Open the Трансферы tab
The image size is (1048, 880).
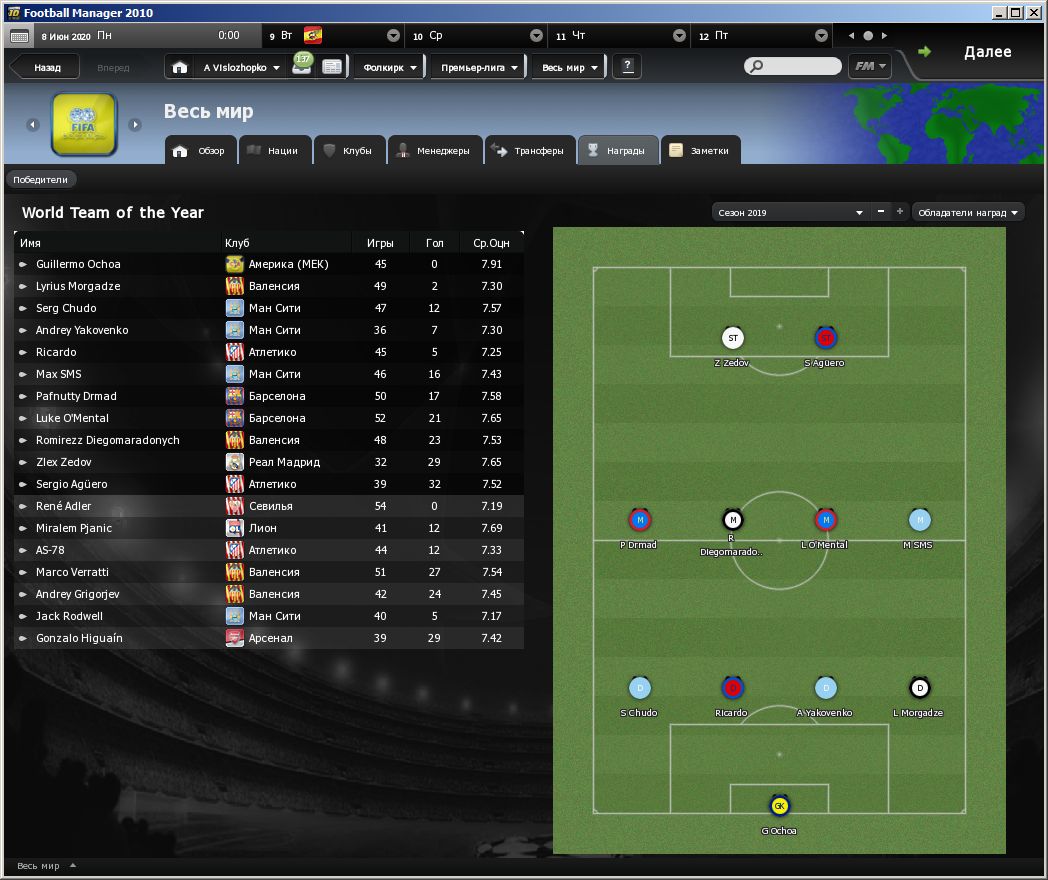point(530,151)
